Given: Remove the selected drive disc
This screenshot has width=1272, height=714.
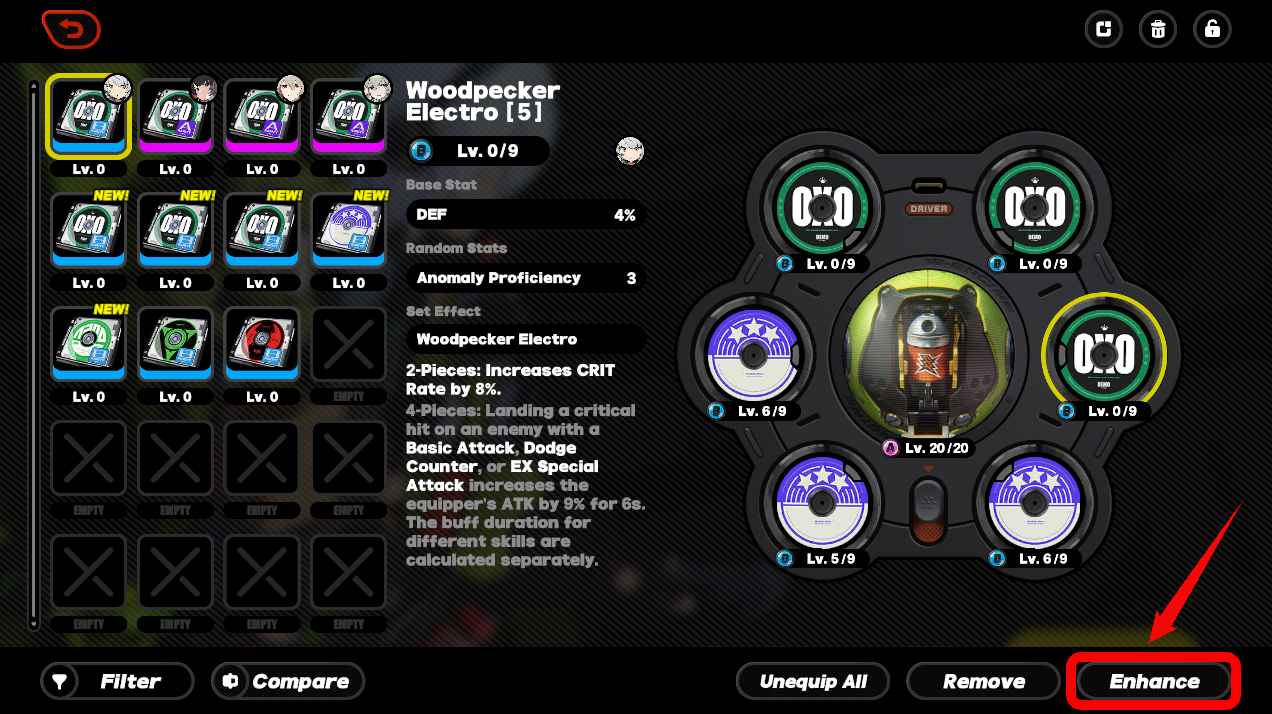Looking at the screenshot, I should (x=984, y=682).
